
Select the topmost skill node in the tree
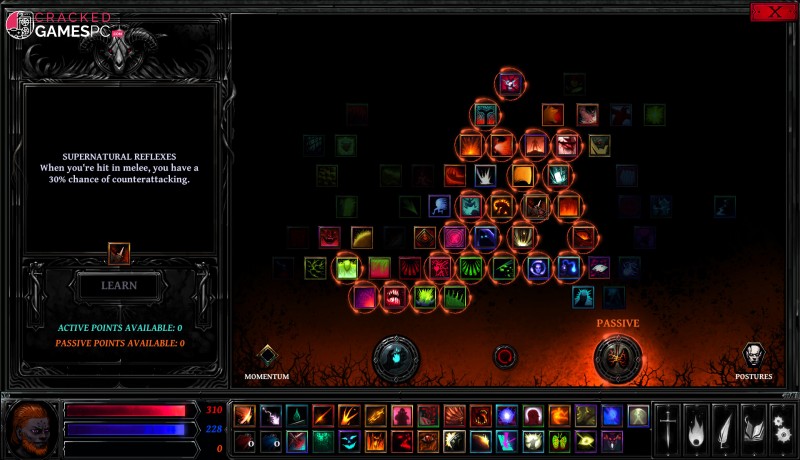[510, 84]
